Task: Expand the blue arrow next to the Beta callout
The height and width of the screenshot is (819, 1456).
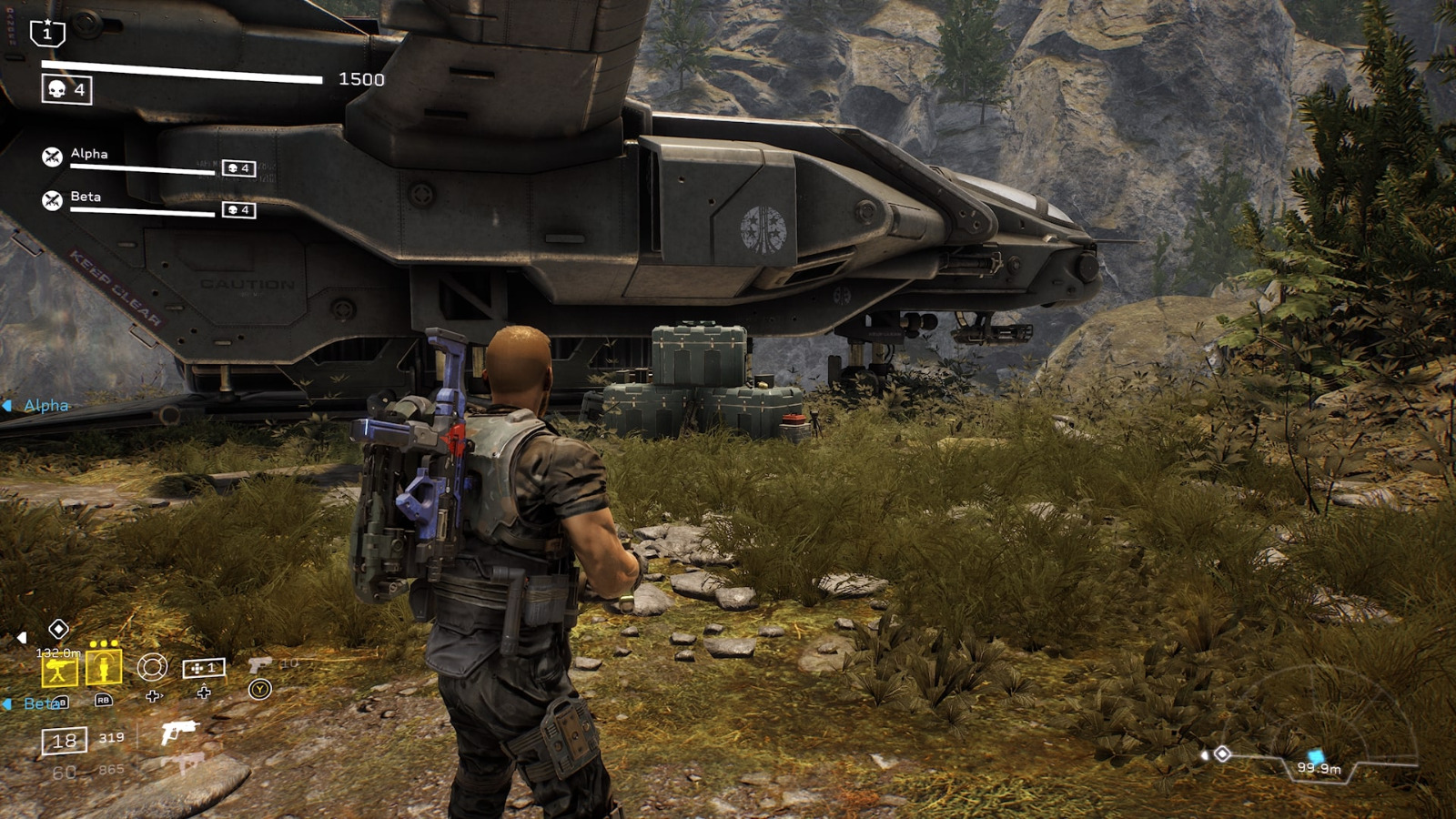Action: pyautogui.click(x=7, y=704)
